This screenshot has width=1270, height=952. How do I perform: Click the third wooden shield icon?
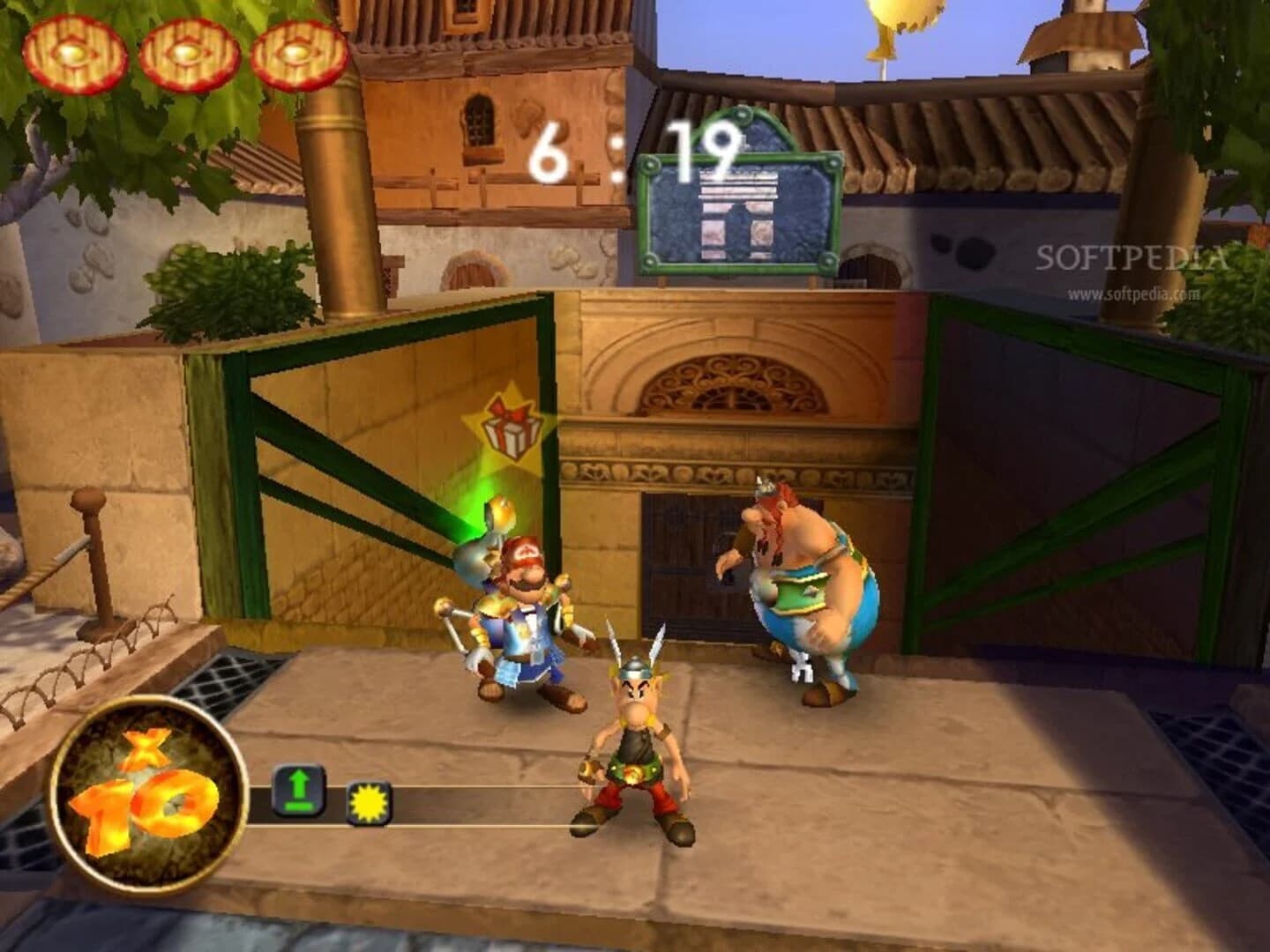(297, 51)
